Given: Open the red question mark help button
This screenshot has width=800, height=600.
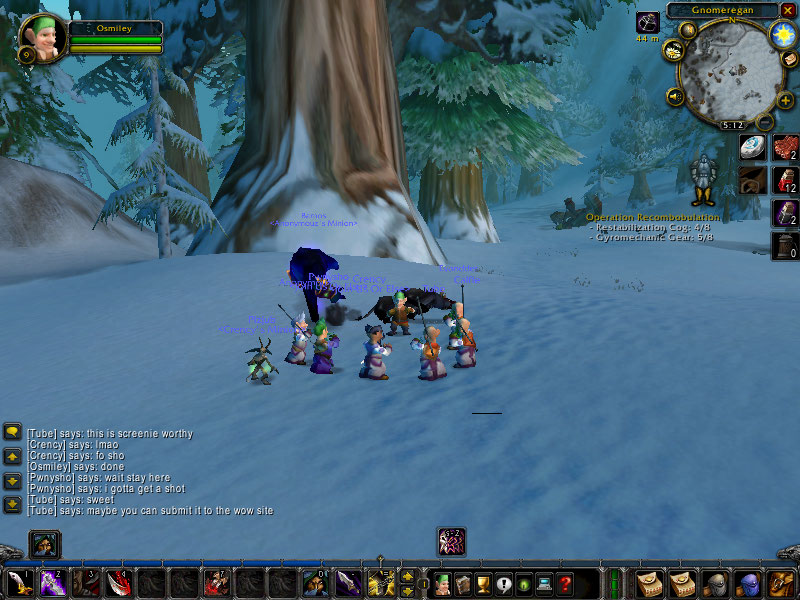Looking at the screenshot, I should (x=565, y=584).
